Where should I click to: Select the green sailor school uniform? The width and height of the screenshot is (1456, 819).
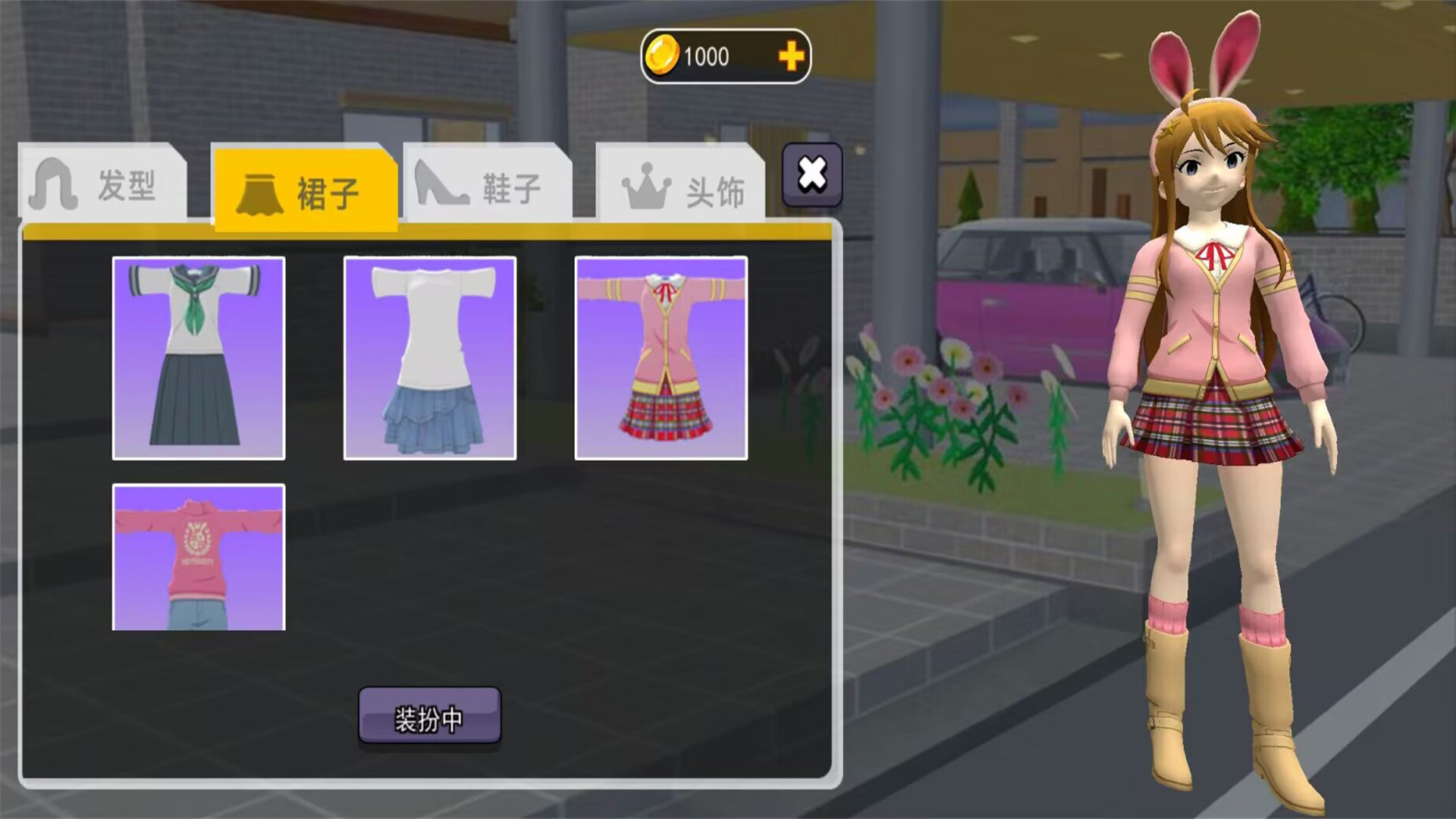coord(198,358)
